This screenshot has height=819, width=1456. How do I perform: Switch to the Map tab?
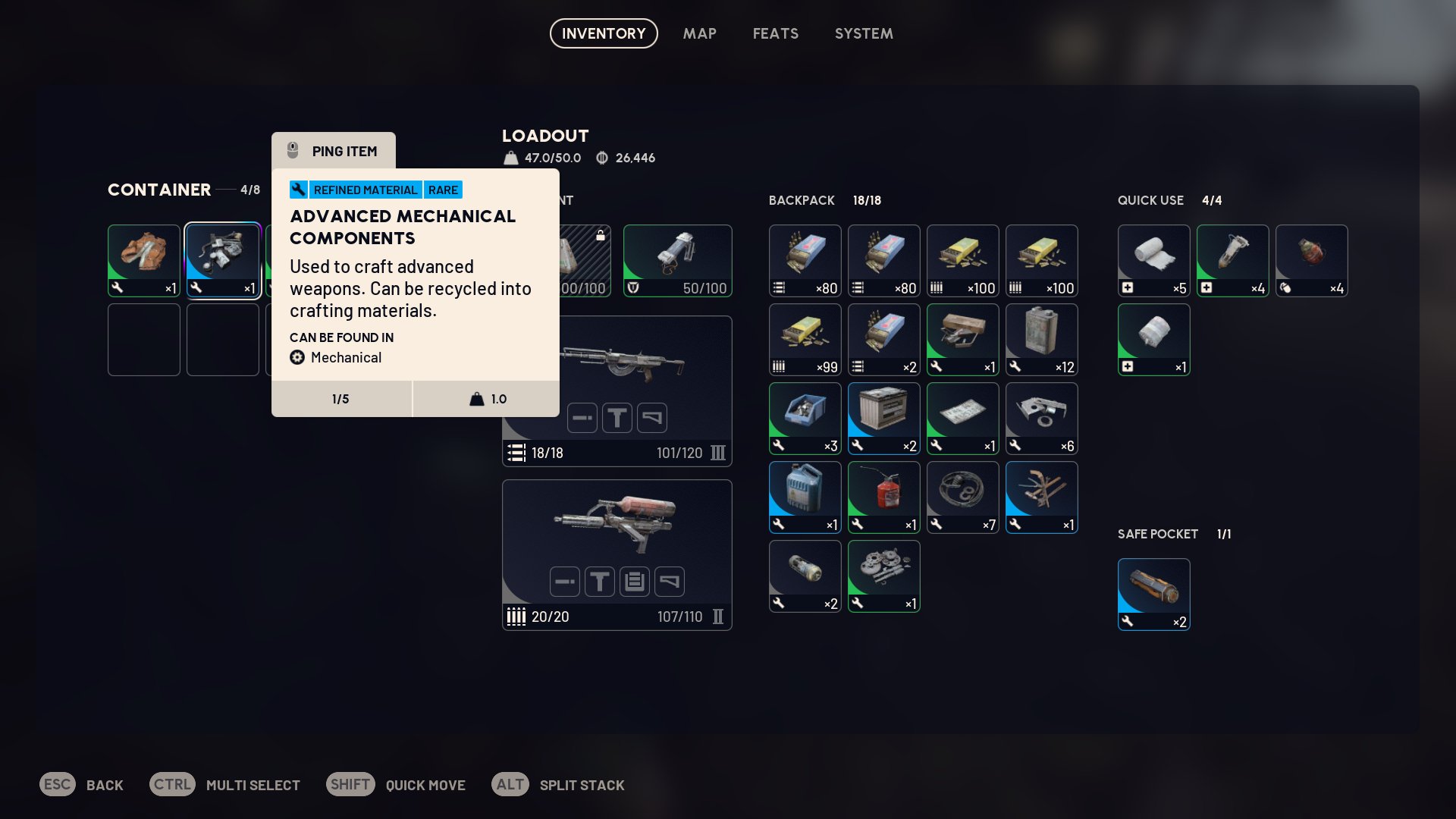point(699,33)
